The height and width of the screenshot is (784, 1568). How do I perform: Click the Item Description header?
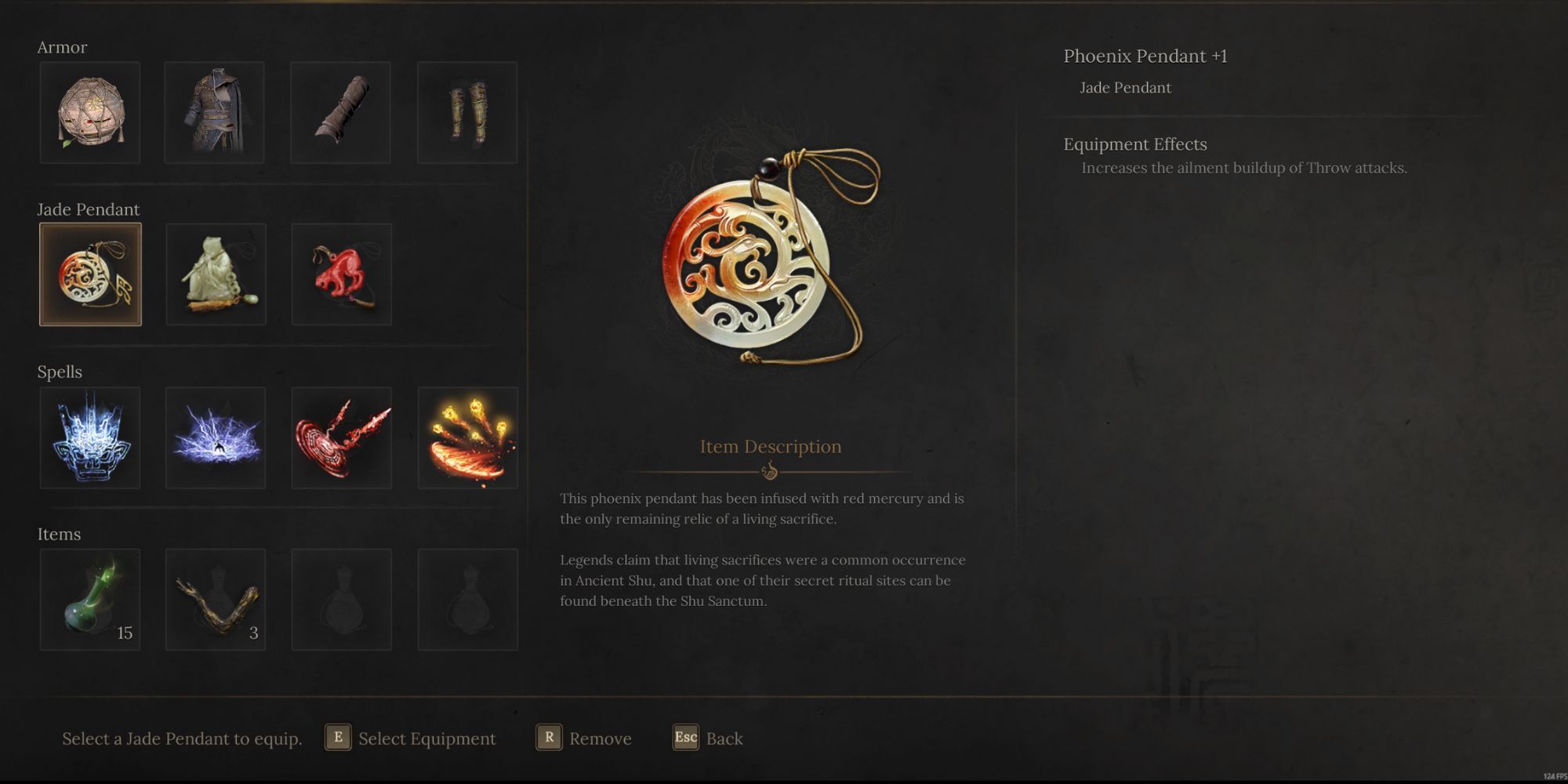pyautogui.click(x=769, y=446)
